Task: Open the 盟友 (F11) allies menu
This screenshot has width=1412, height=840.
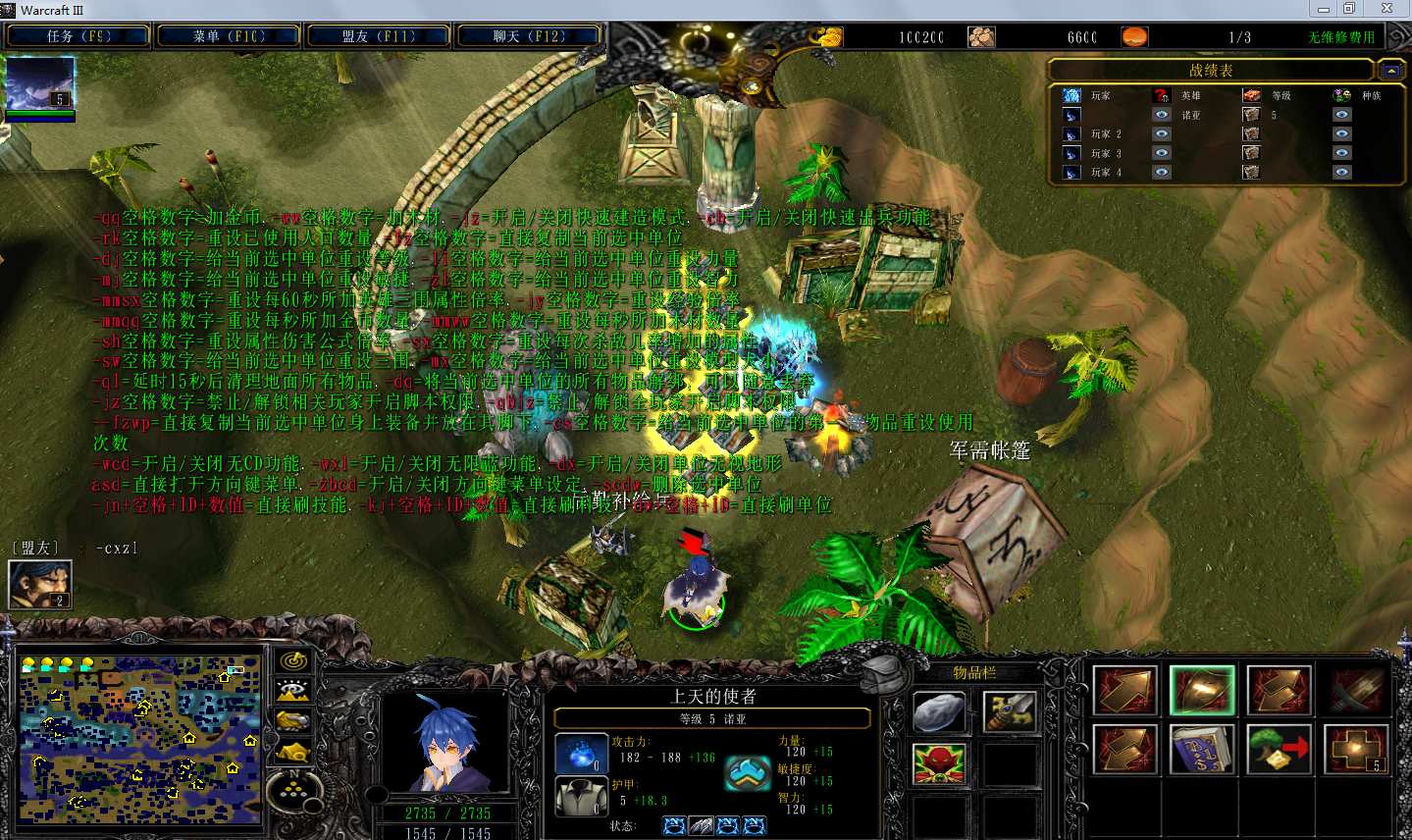Action: [379, 36]
